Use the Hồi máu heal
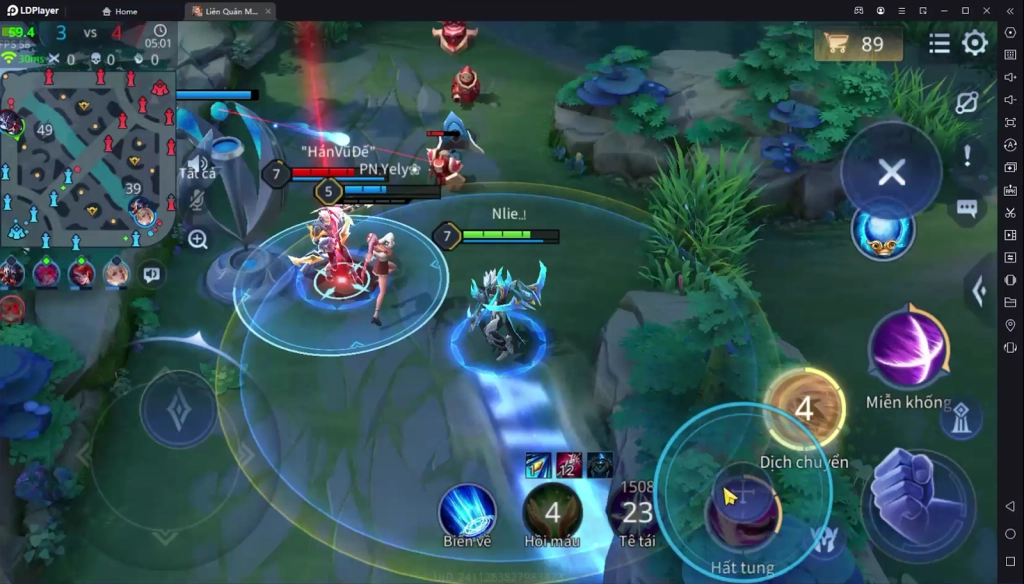The width and height of the screenshot is (1024, 584). pos(552,511)
